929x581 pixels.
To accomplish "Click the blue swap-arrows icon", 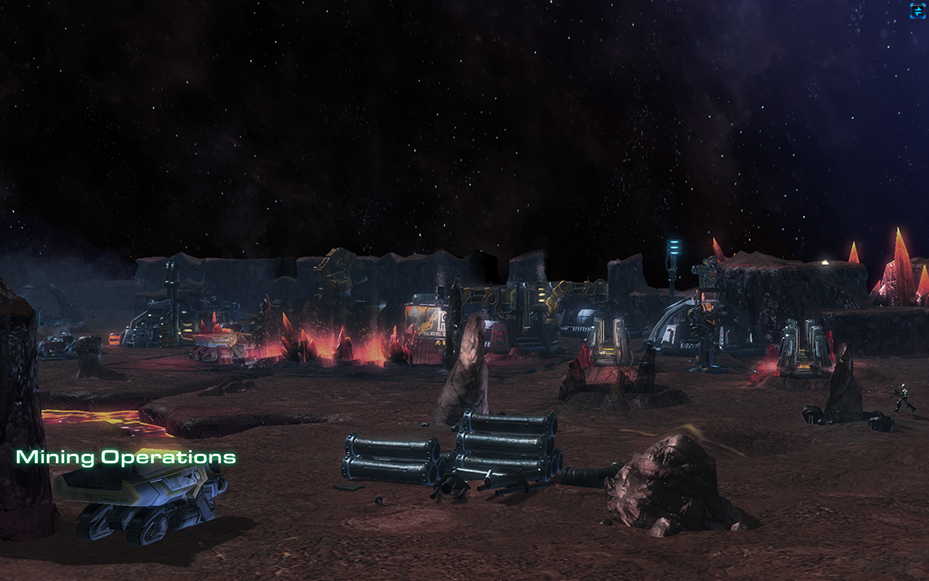I will click(x=917, y=11).
